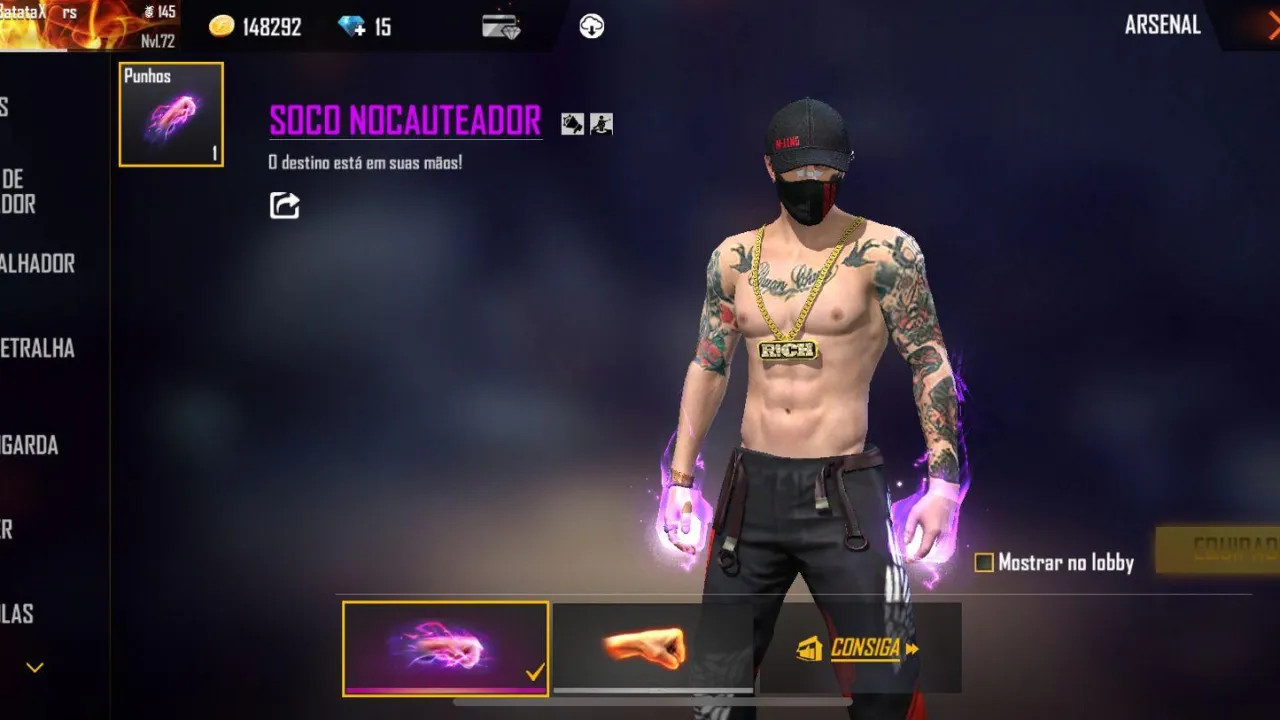Click the underlined SOCO NOCAUTEADOR title
This screenshot has height=720, width=1280.
tap(403, 121)
